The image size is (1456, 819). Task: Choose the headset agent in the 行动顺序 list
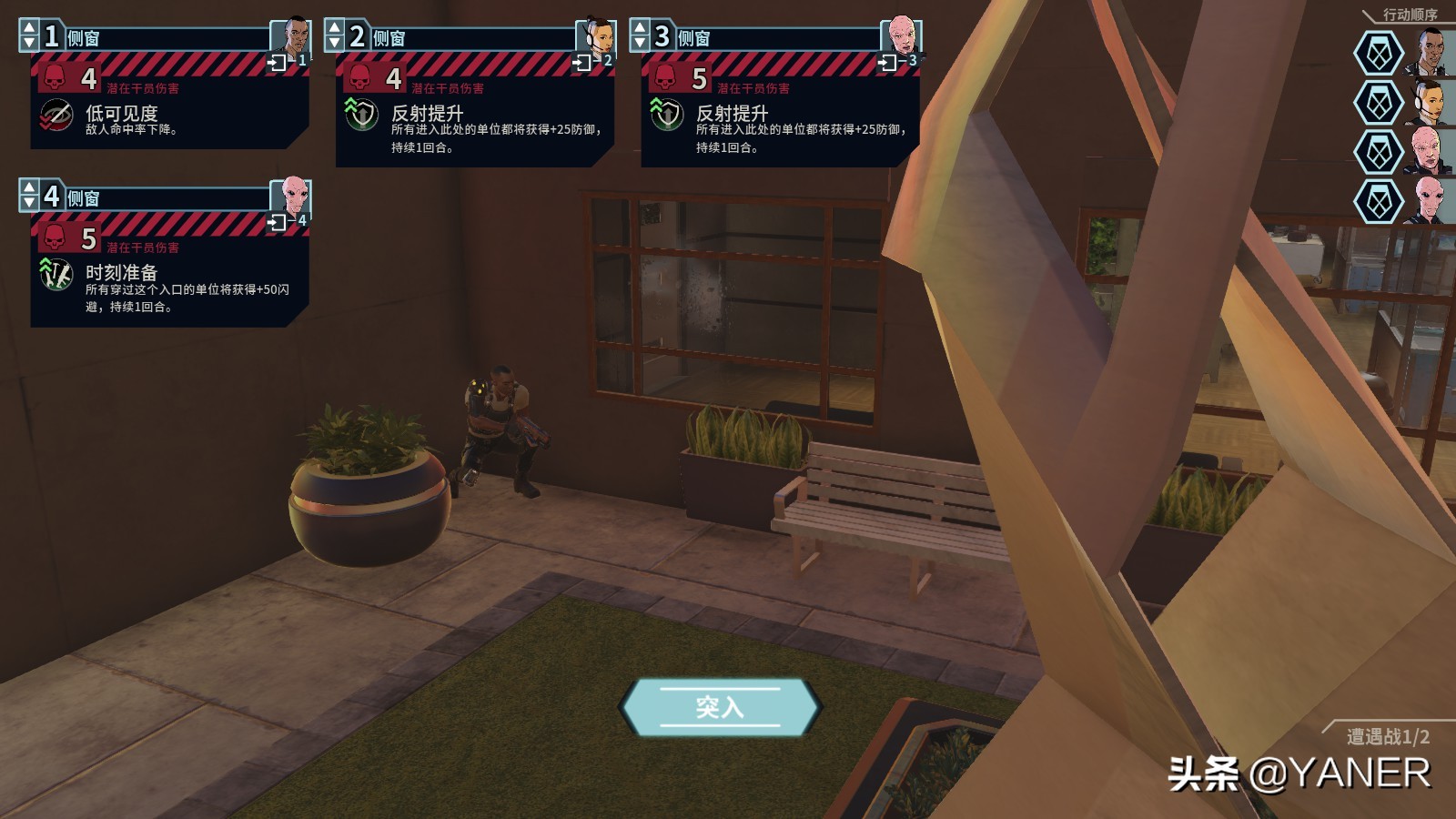point(1430,102)
